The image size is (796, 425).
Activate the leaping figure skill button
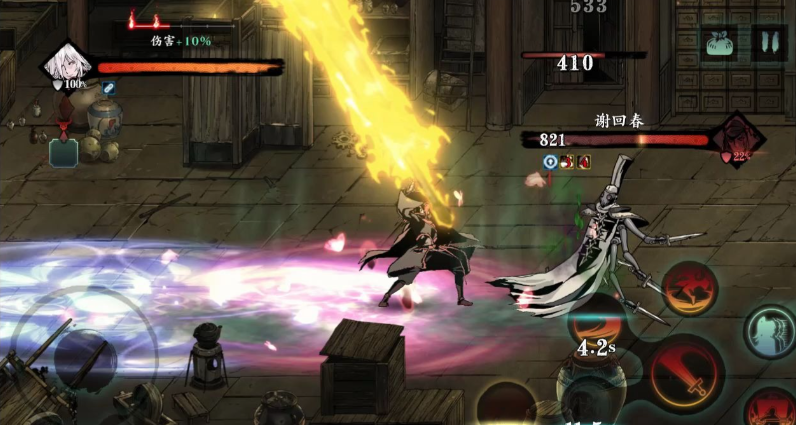tap(690, 288)
